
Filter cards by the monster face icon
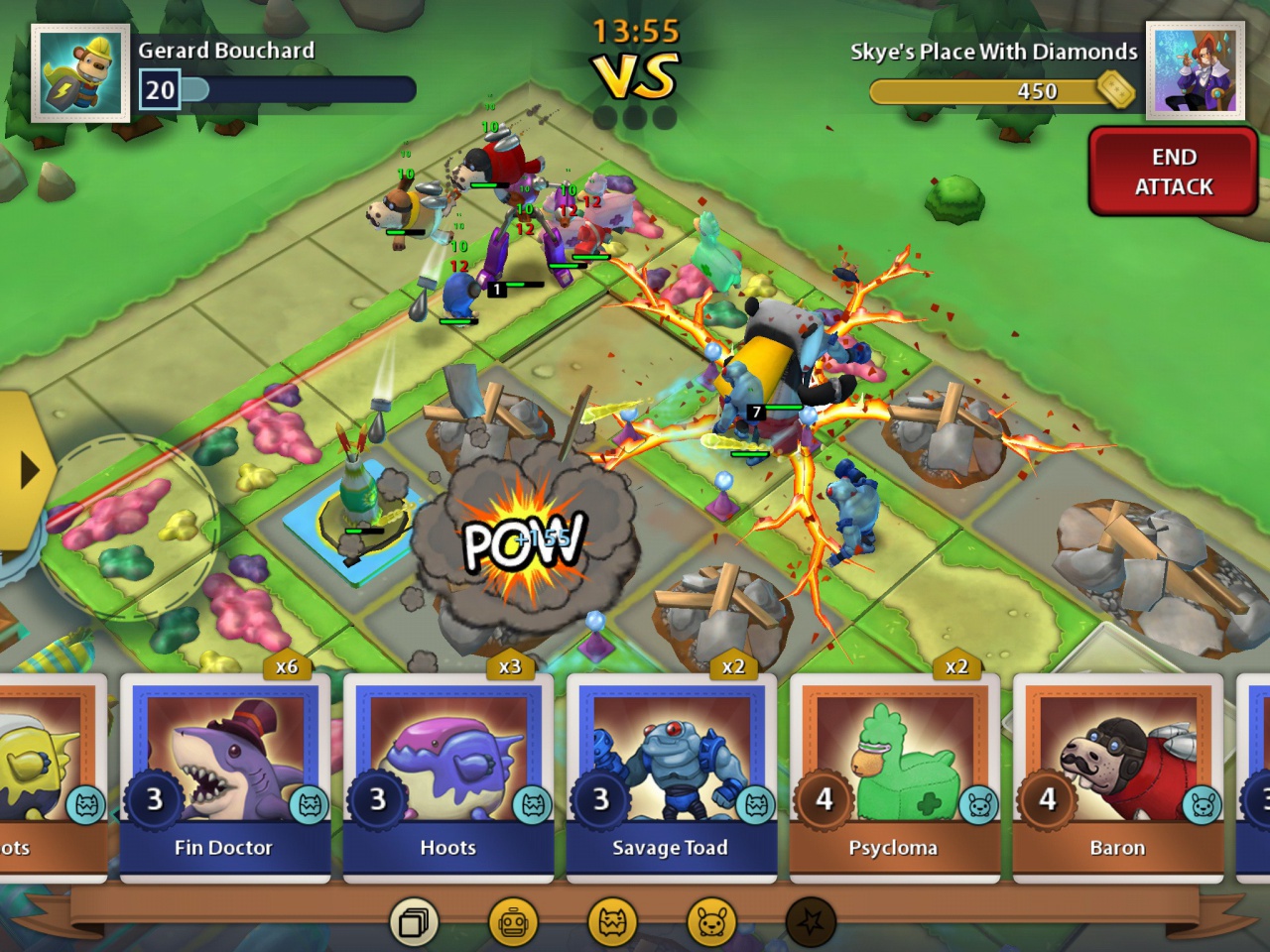pyautogui.click(x=612, y=923)
